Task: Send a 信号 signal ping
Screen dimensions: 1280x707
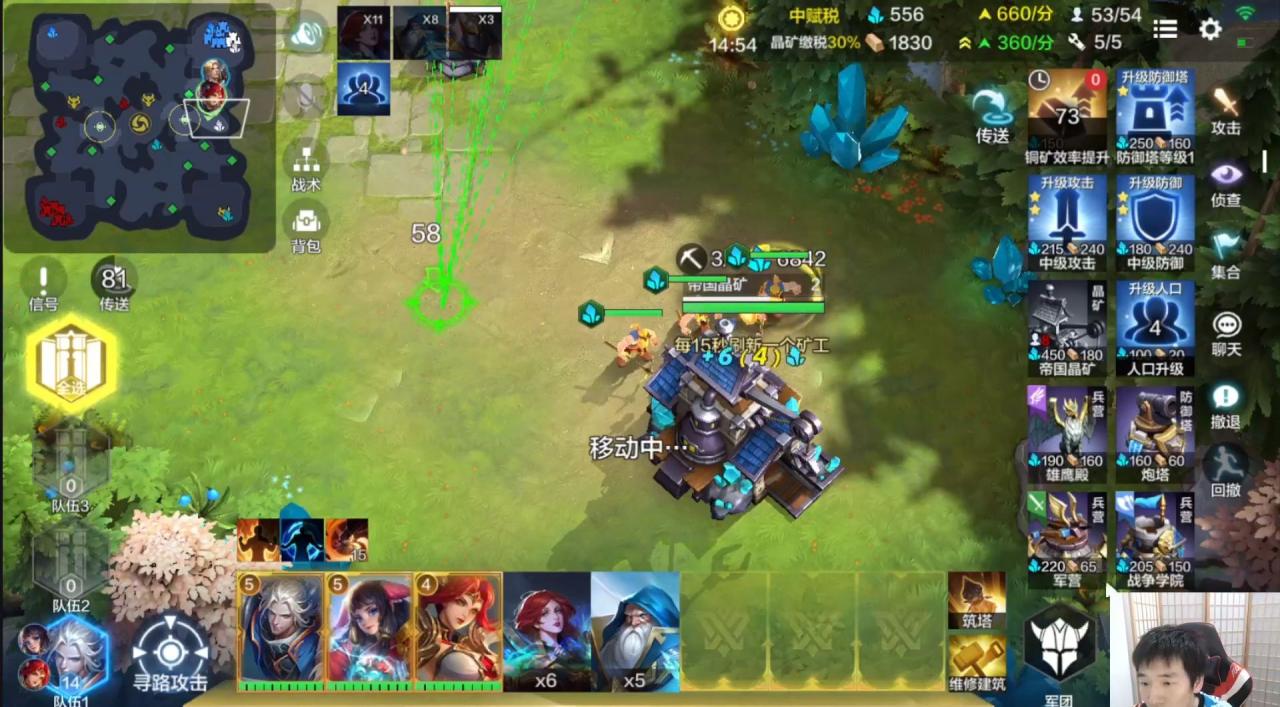Action: (x=43, y=284)
